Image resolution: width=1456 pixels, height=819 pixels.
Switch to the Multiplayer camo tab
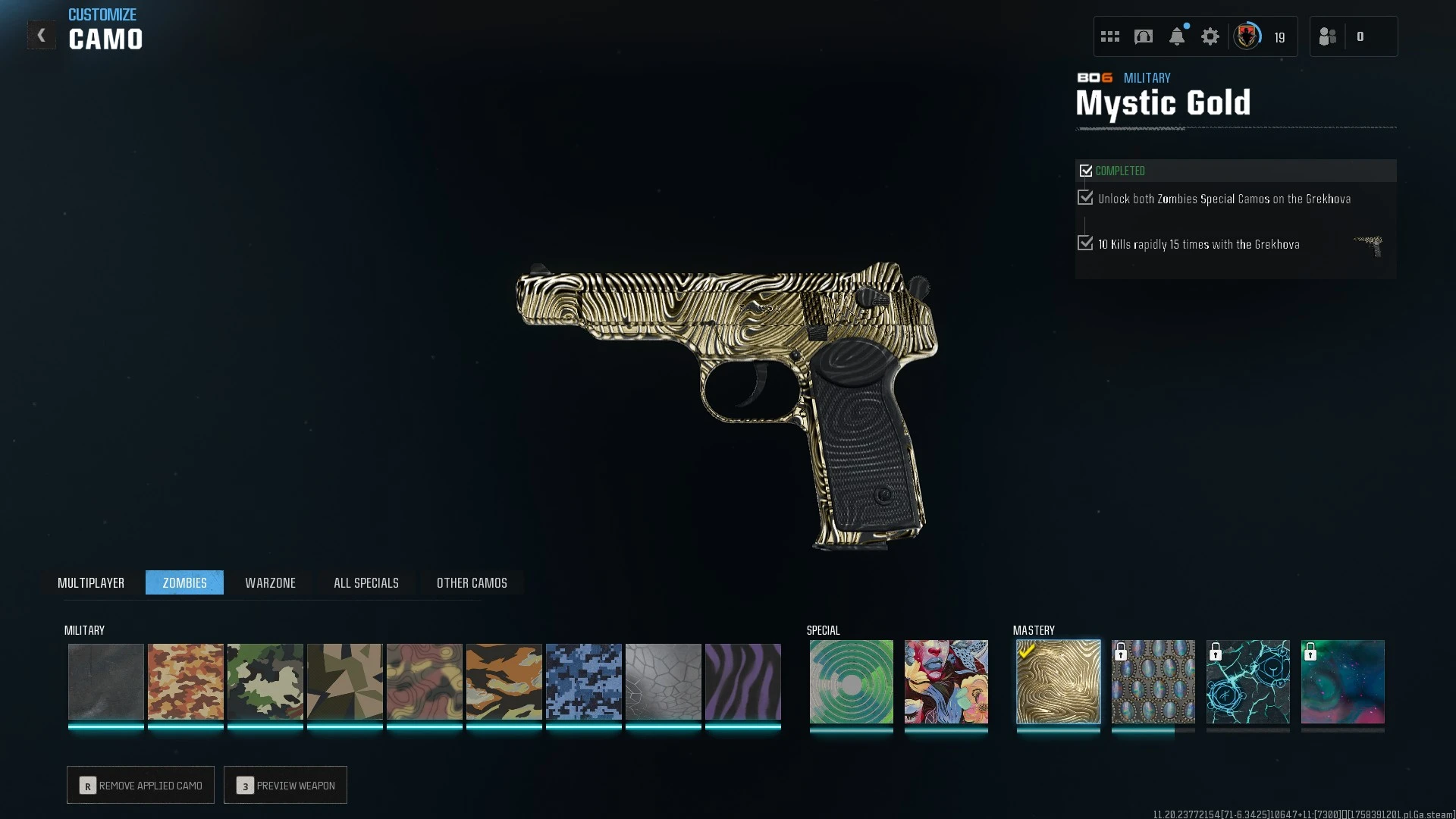coord(91,582)
